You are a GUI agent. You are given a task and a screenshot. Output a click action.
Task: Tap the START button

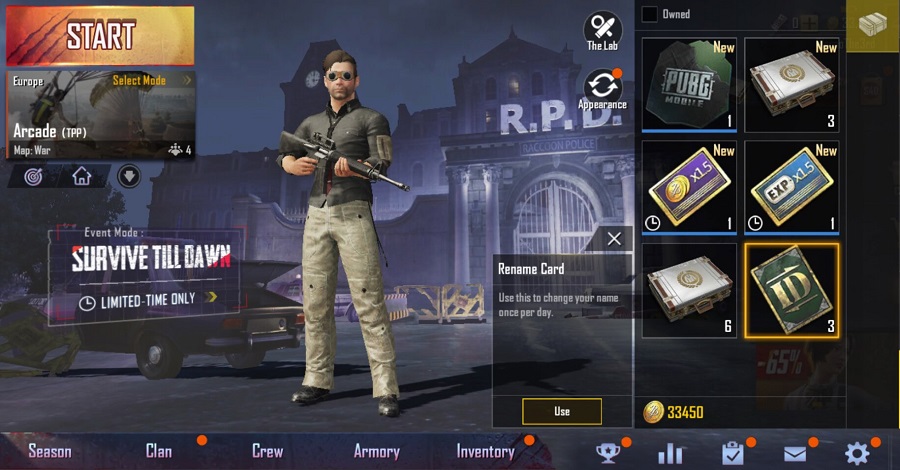click(100, 35)
